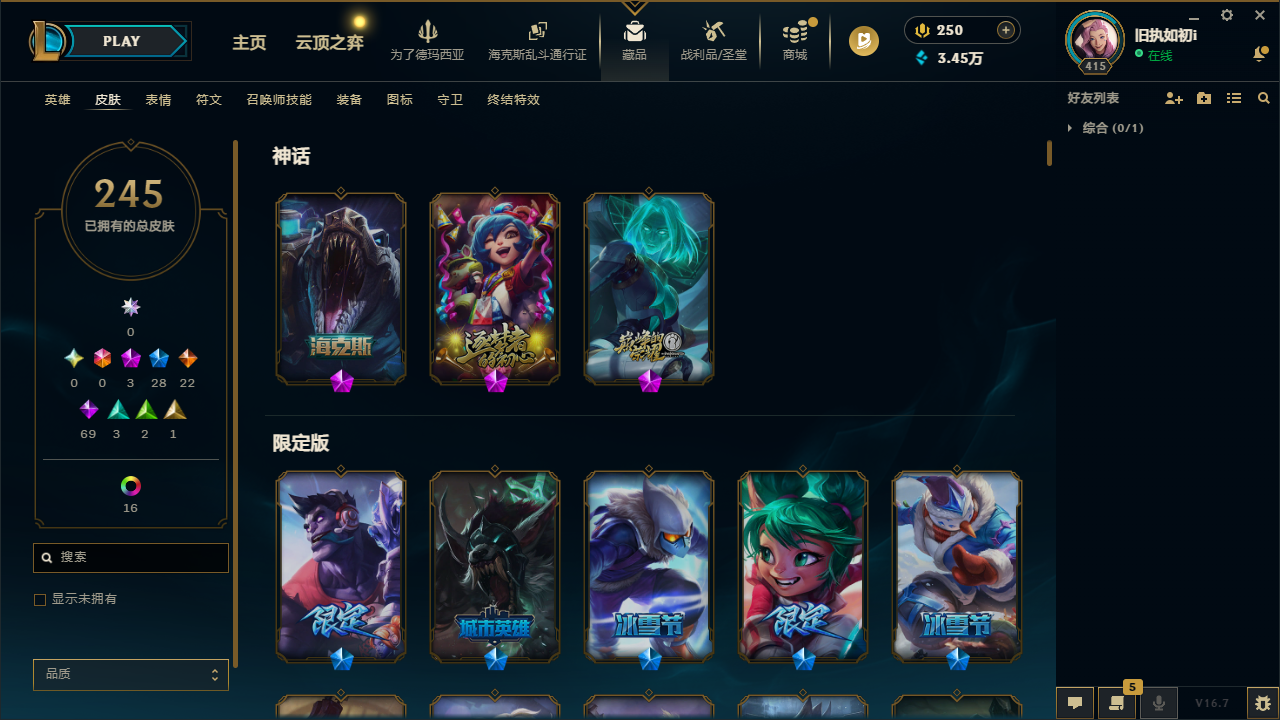
Task: Open 战利品/圣堂 loot via its hammer icon
Action: point(713,32)
